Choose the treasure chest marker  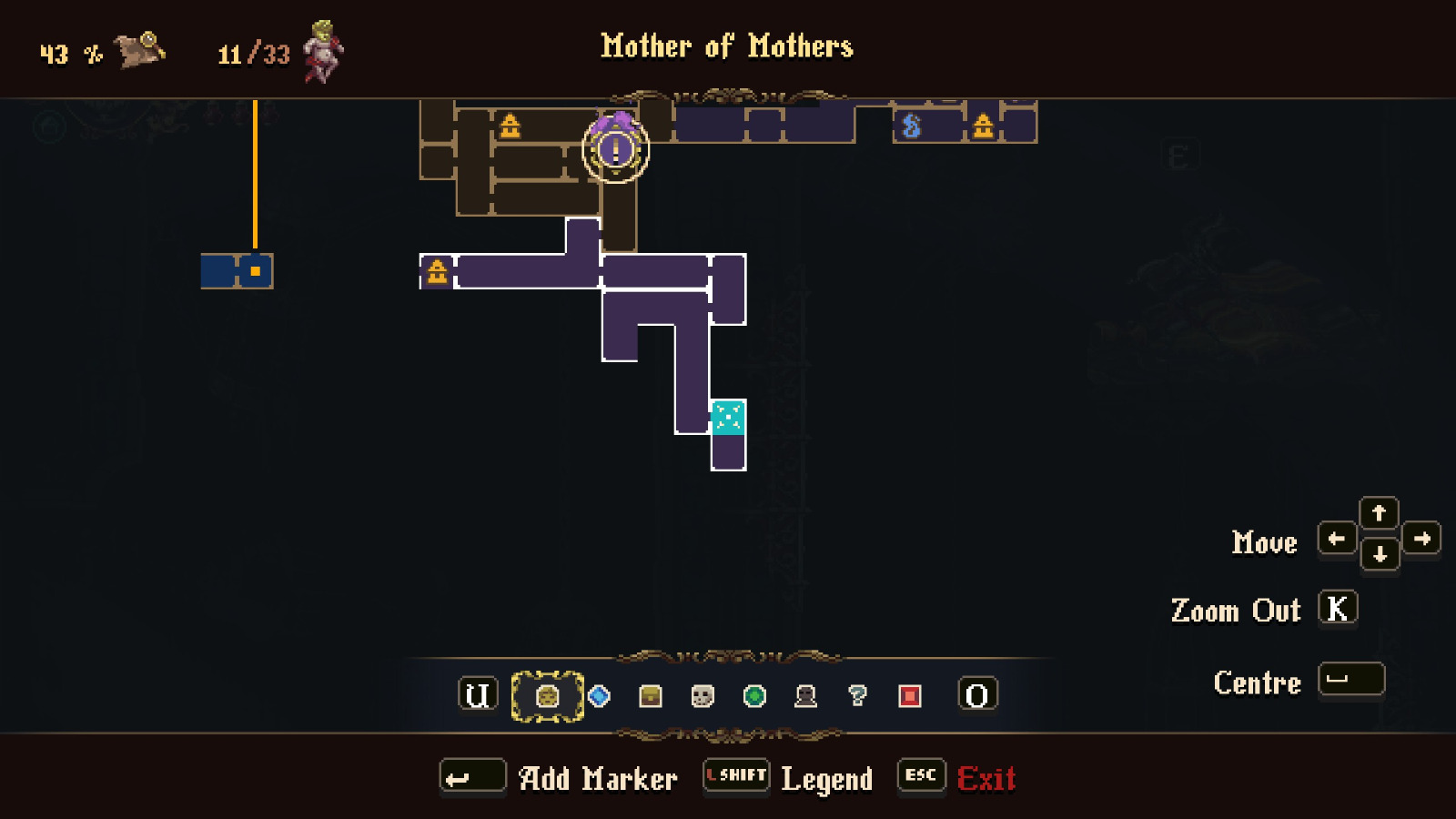649,697
